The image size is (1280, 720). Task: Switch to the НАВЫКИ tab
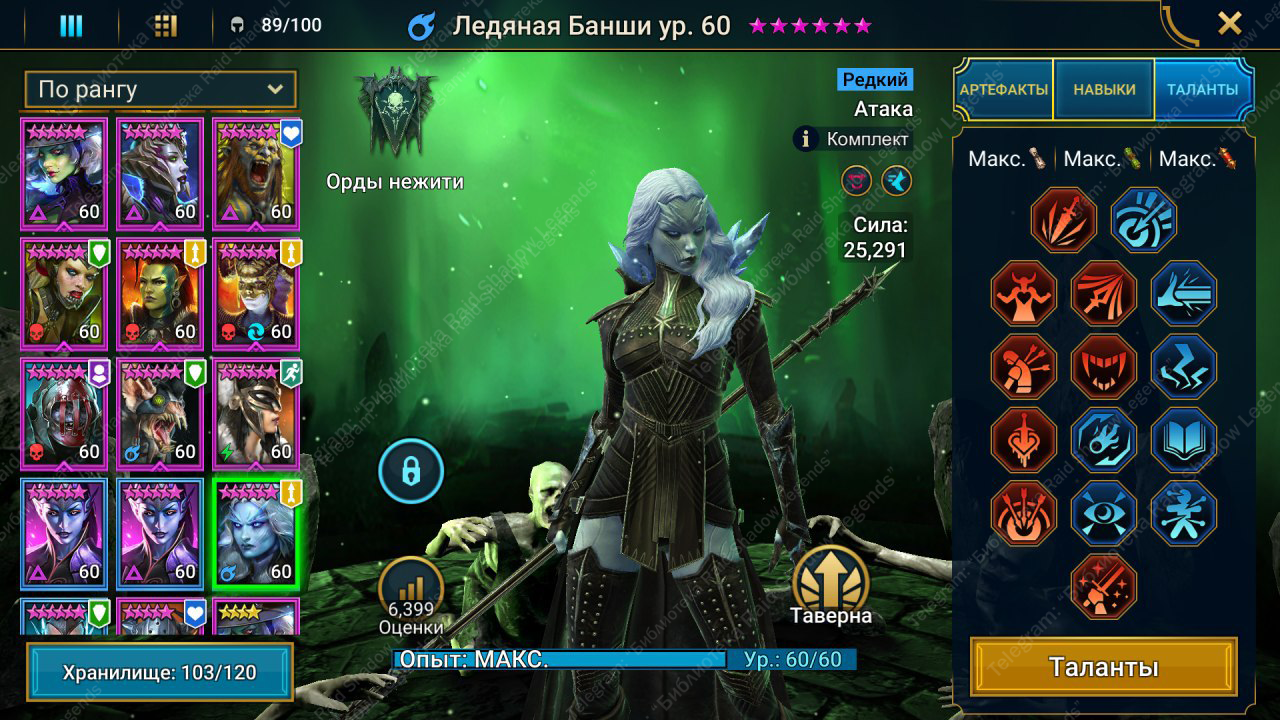coord(1104,89)
